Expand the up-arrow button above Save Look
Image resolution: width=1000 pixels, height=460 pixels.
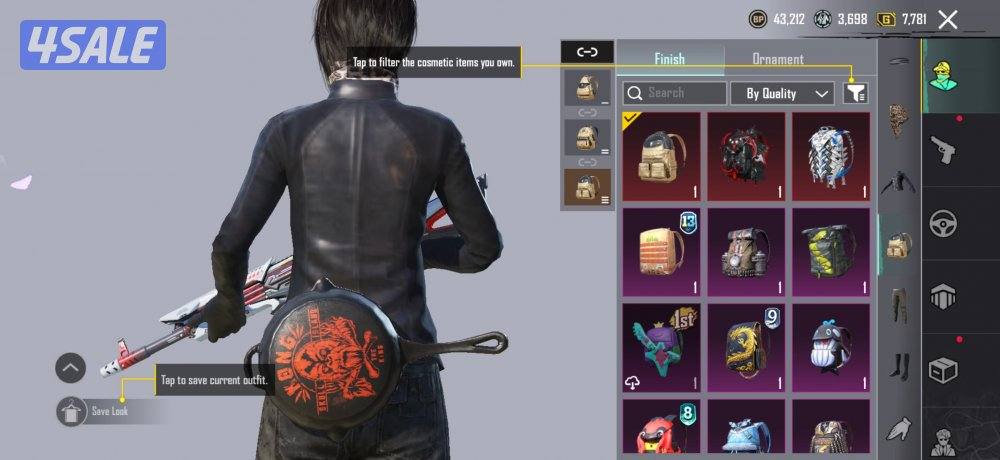click(x=70, y=368)
